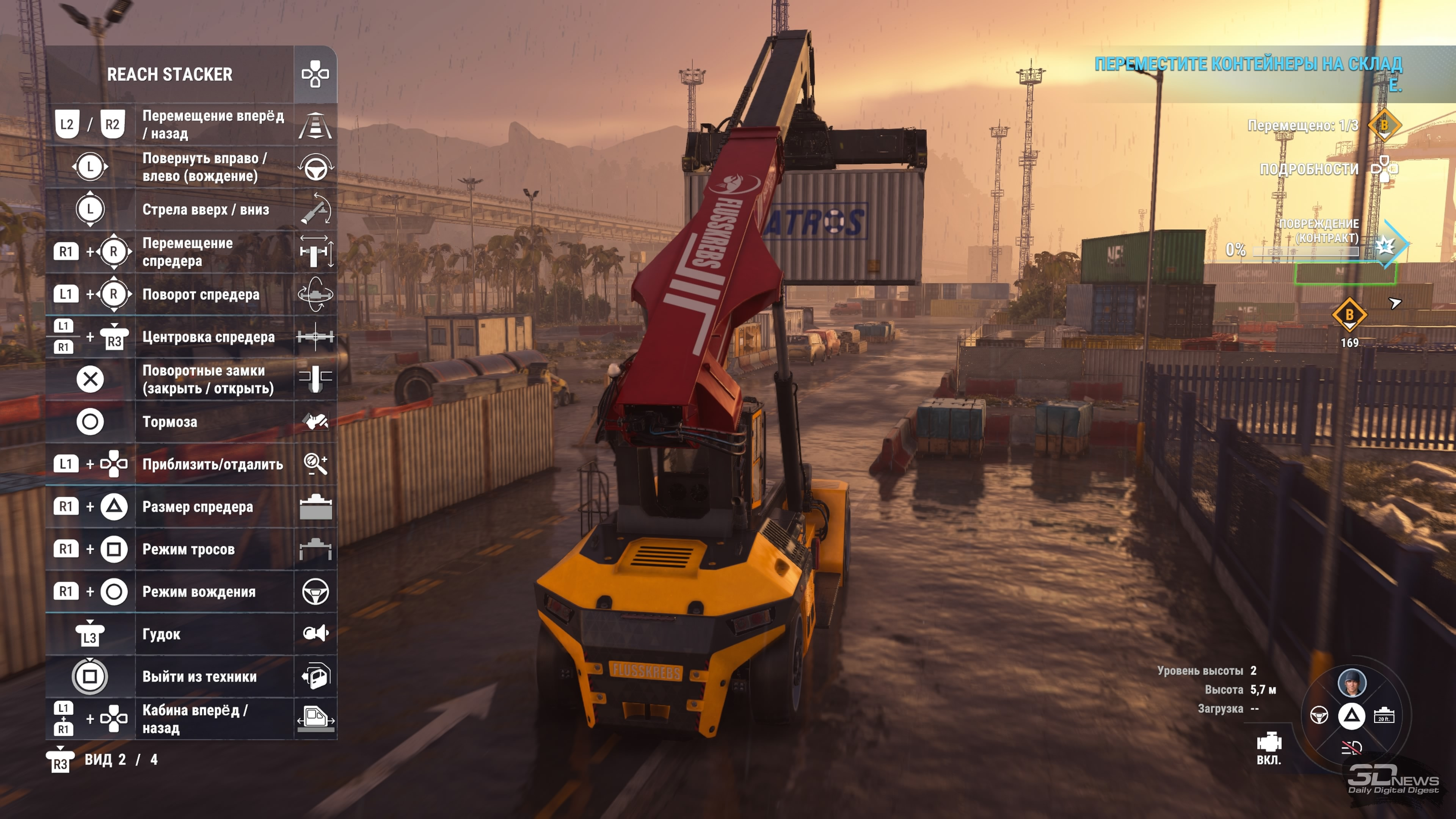Screen dimensions: 1456x819
Task: Select the Тормоза (brakes) control row
Action: [x=169, y=422]
